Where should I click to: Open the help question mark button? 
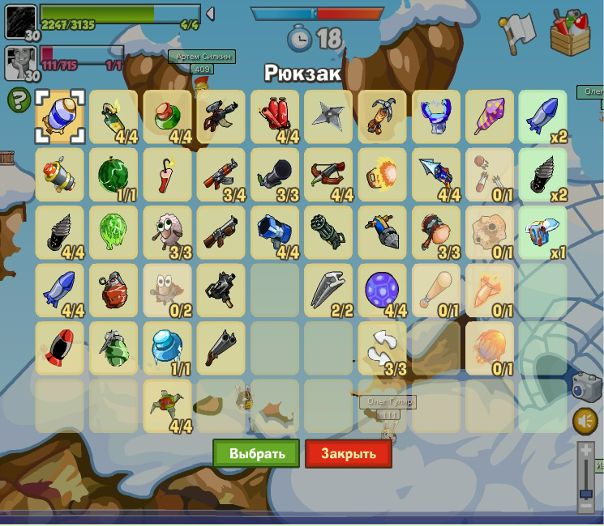[x=18, y=100]
